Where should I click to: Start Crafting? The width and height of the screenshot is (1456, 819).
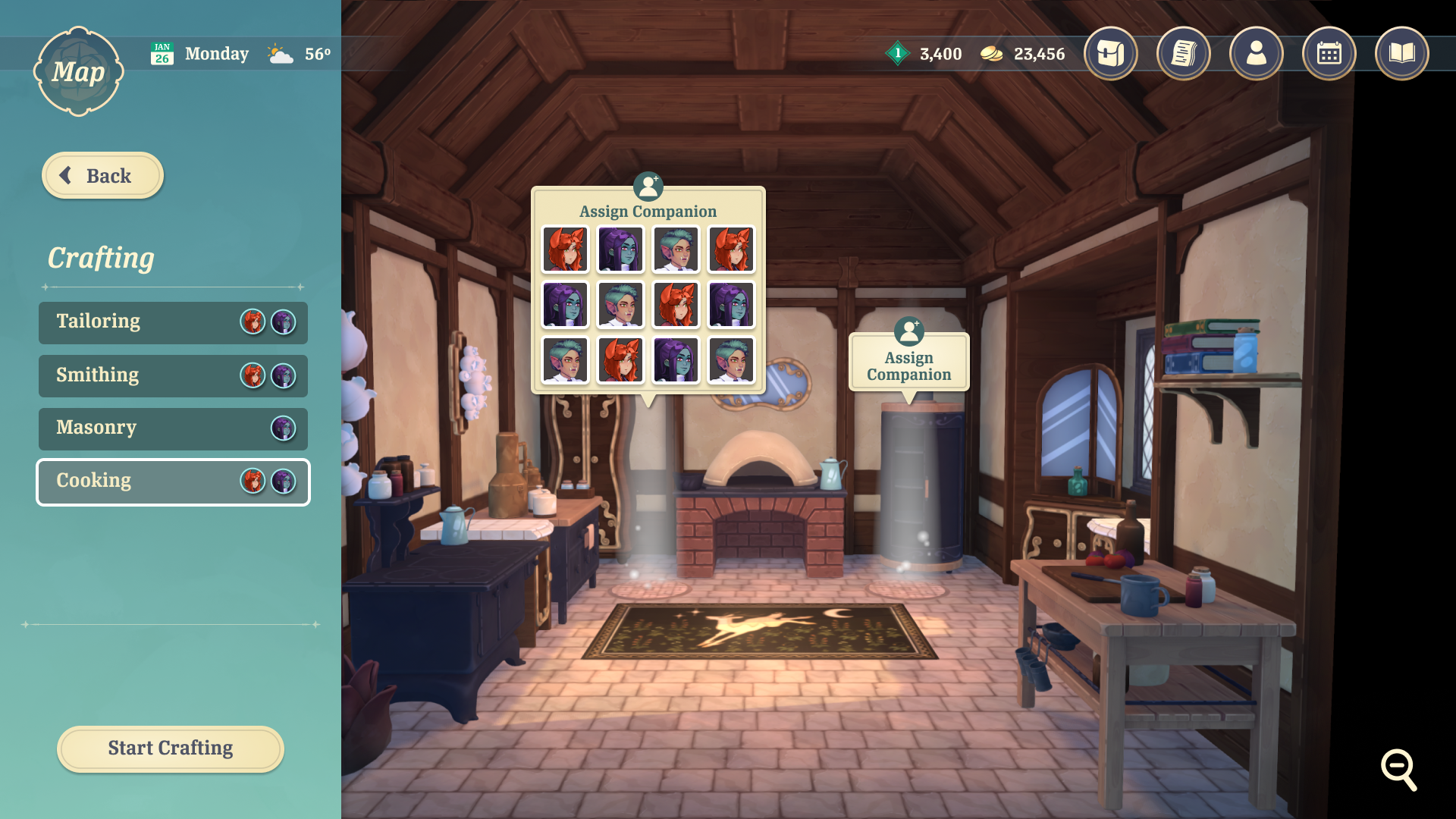coord(171,748)
